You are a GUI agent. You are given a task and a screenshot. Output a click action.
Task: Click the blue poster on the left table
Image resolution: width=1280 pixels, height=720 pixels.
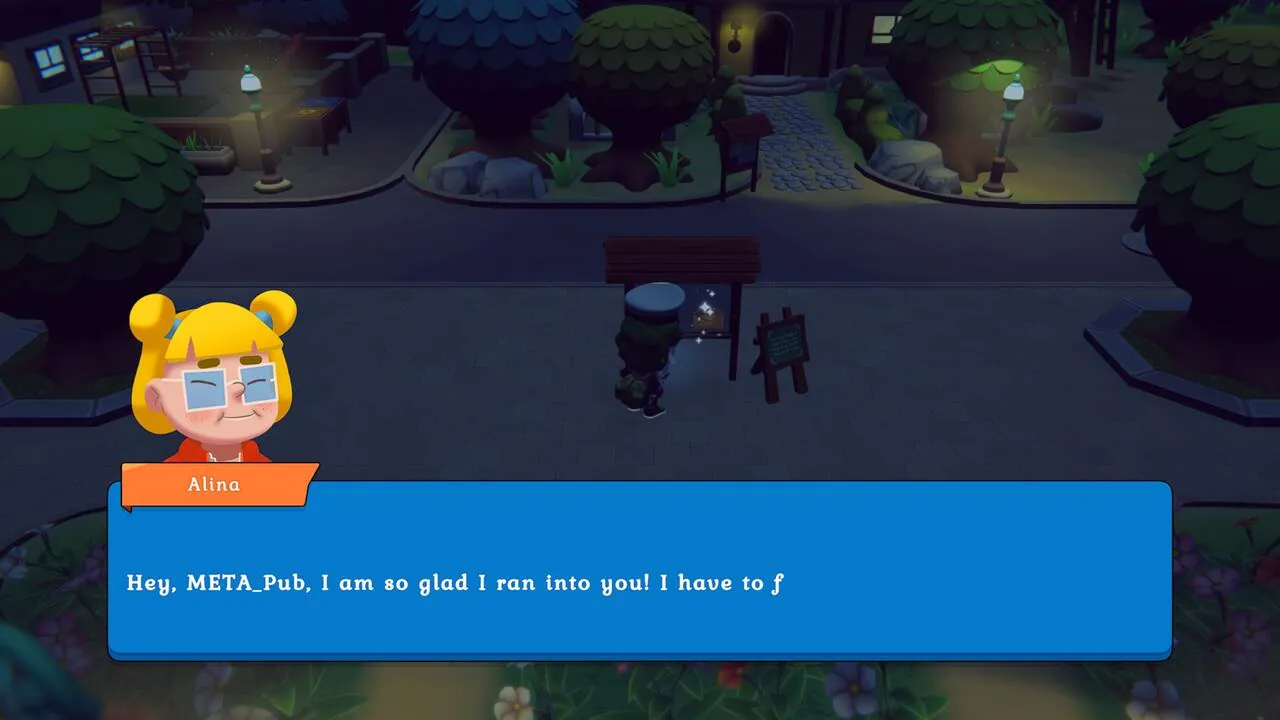(x=320, y=103)
